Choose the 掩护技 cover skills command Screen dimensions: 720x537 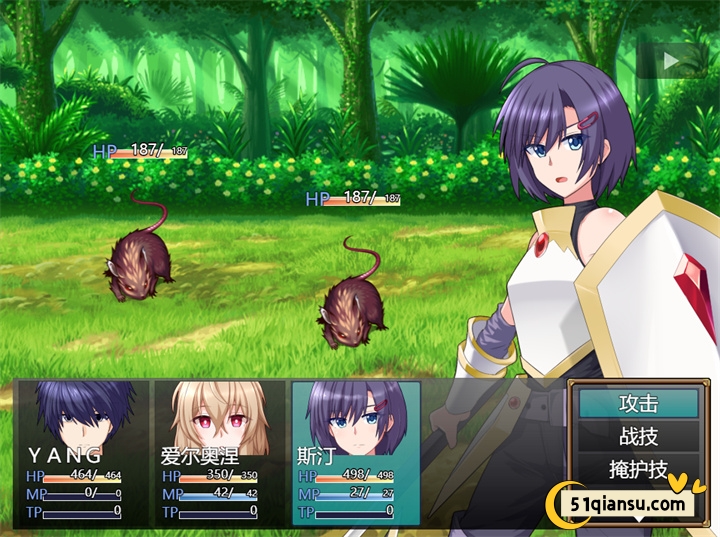pyautogui.click(x=639, y=468)
